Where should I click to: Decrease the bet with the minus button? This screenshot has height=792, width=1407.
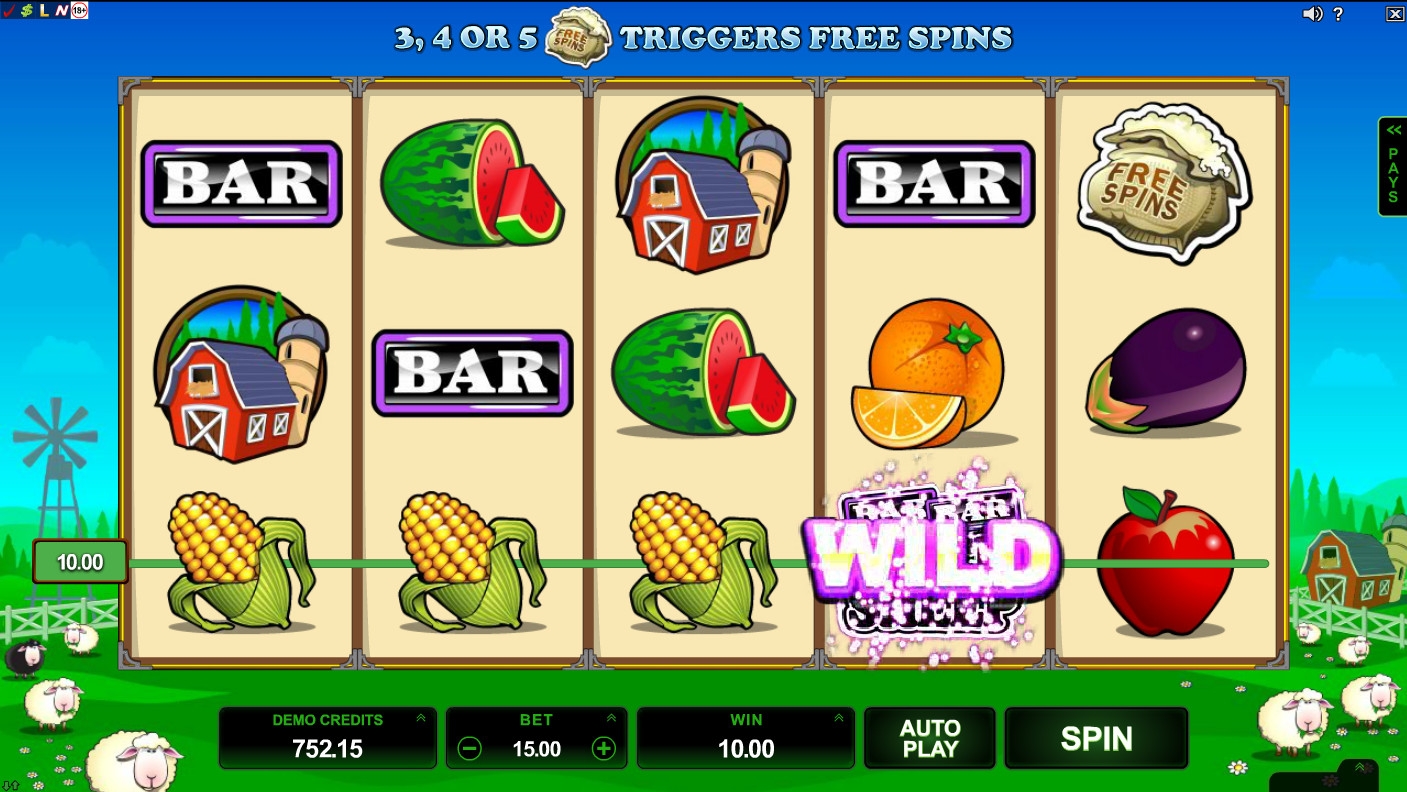469,749
